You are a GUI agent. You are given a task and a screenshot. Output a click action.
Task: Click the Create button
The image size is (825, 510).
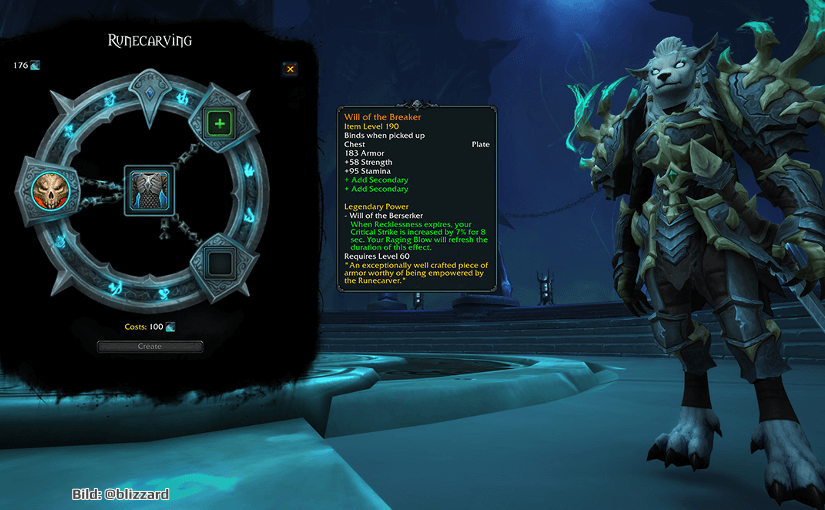(x=150, y=346)
